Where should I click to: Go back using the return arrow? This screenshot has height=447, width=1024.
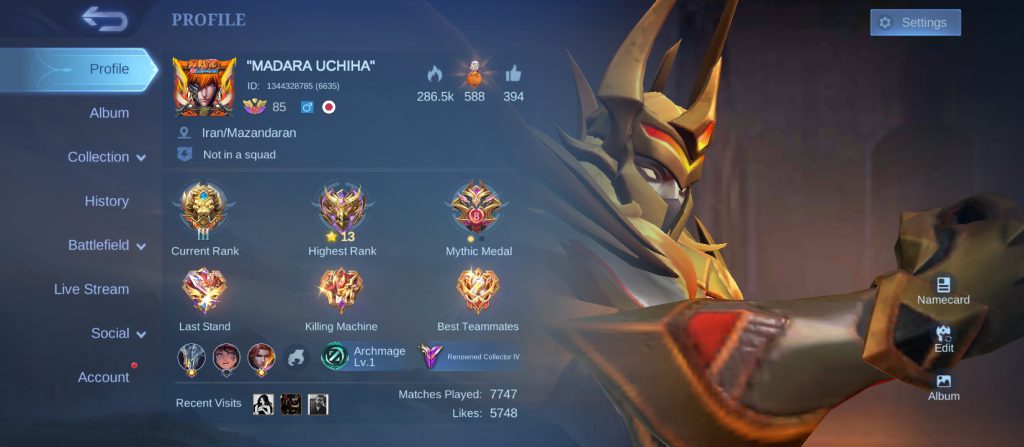[103, 19]
